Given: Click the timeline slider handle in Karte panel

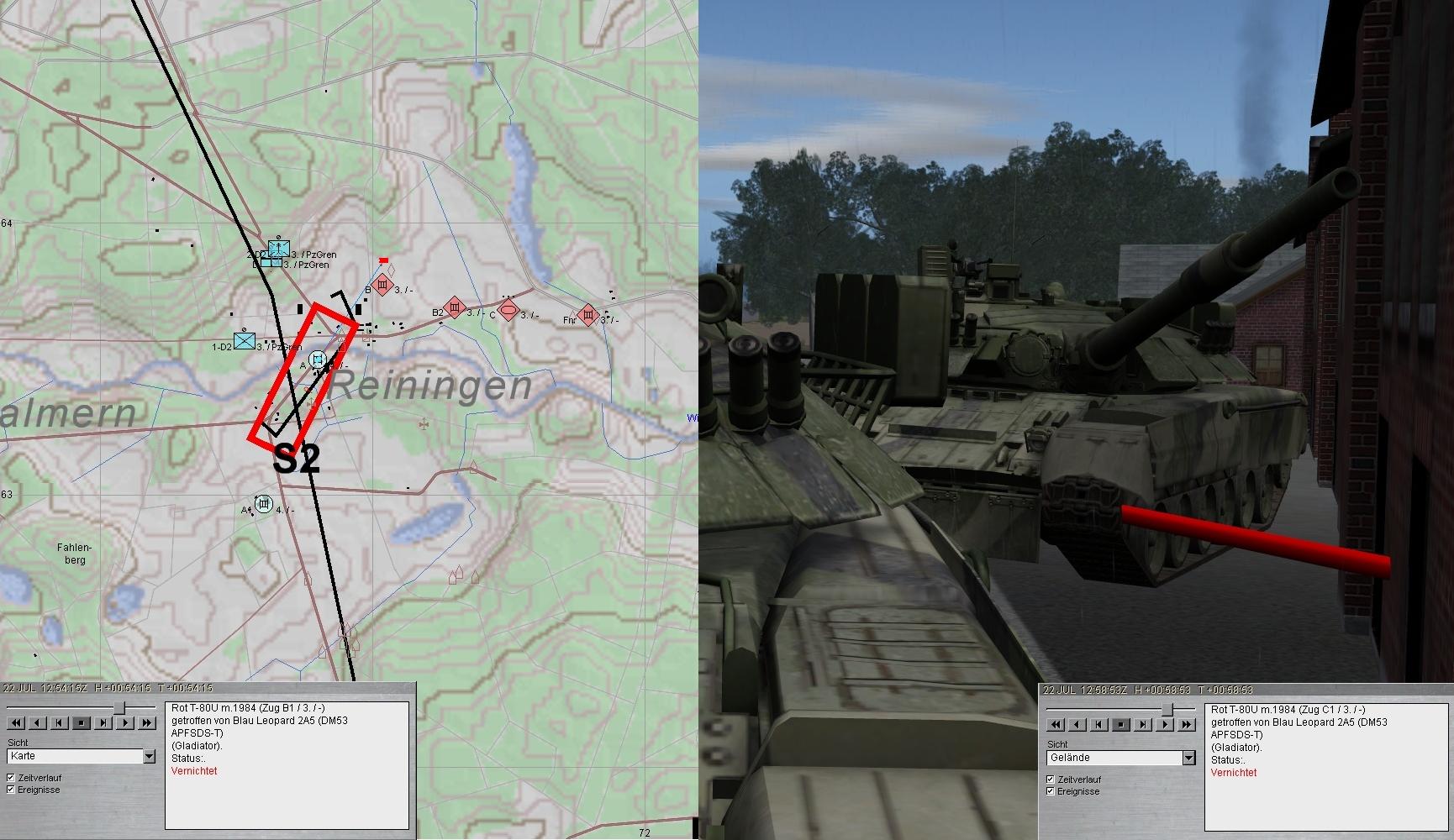Looking at the screenshot, I should [120, 708].
